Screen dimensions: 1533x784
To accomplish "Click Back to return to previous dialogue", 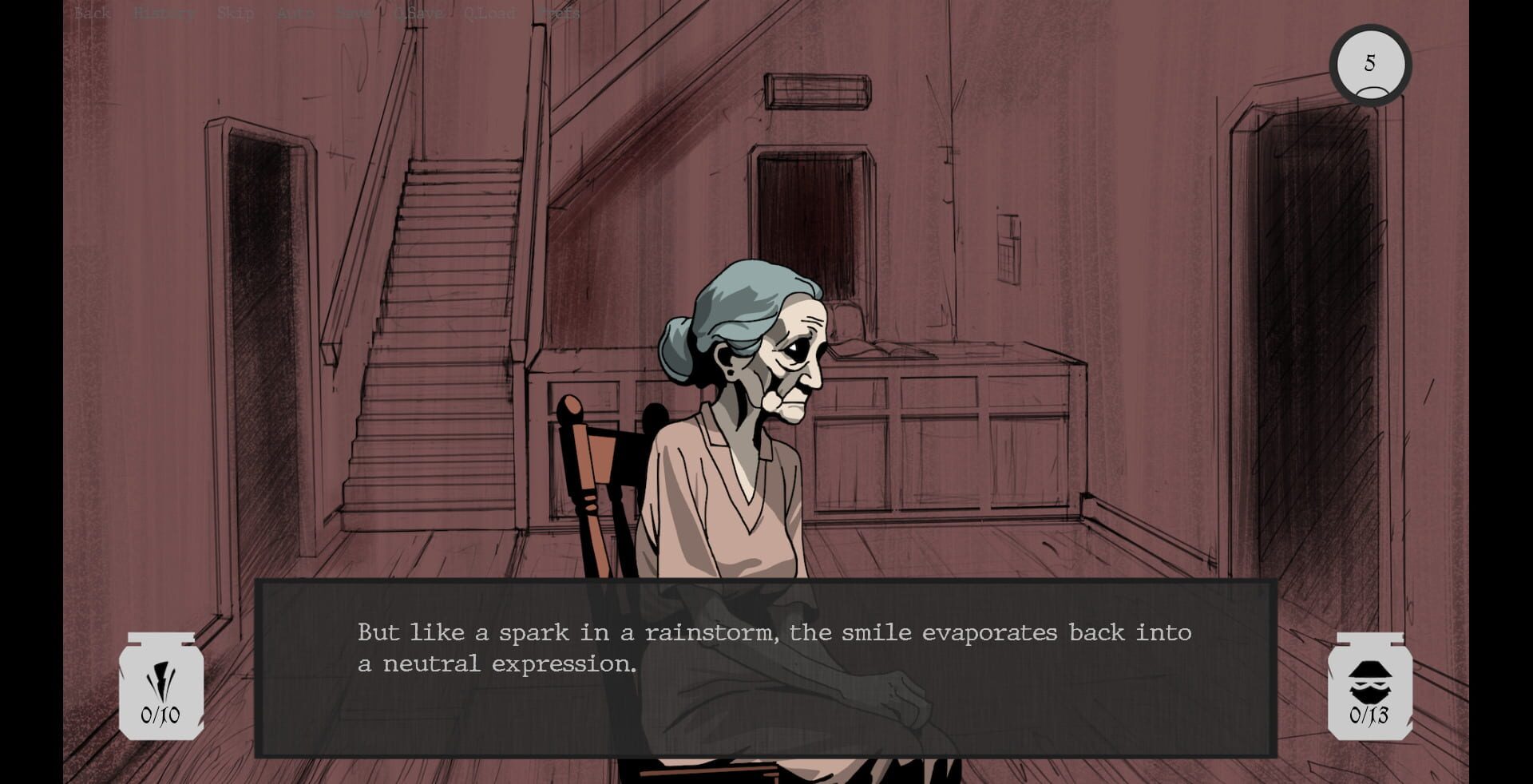I will click(x=90, y=13).
